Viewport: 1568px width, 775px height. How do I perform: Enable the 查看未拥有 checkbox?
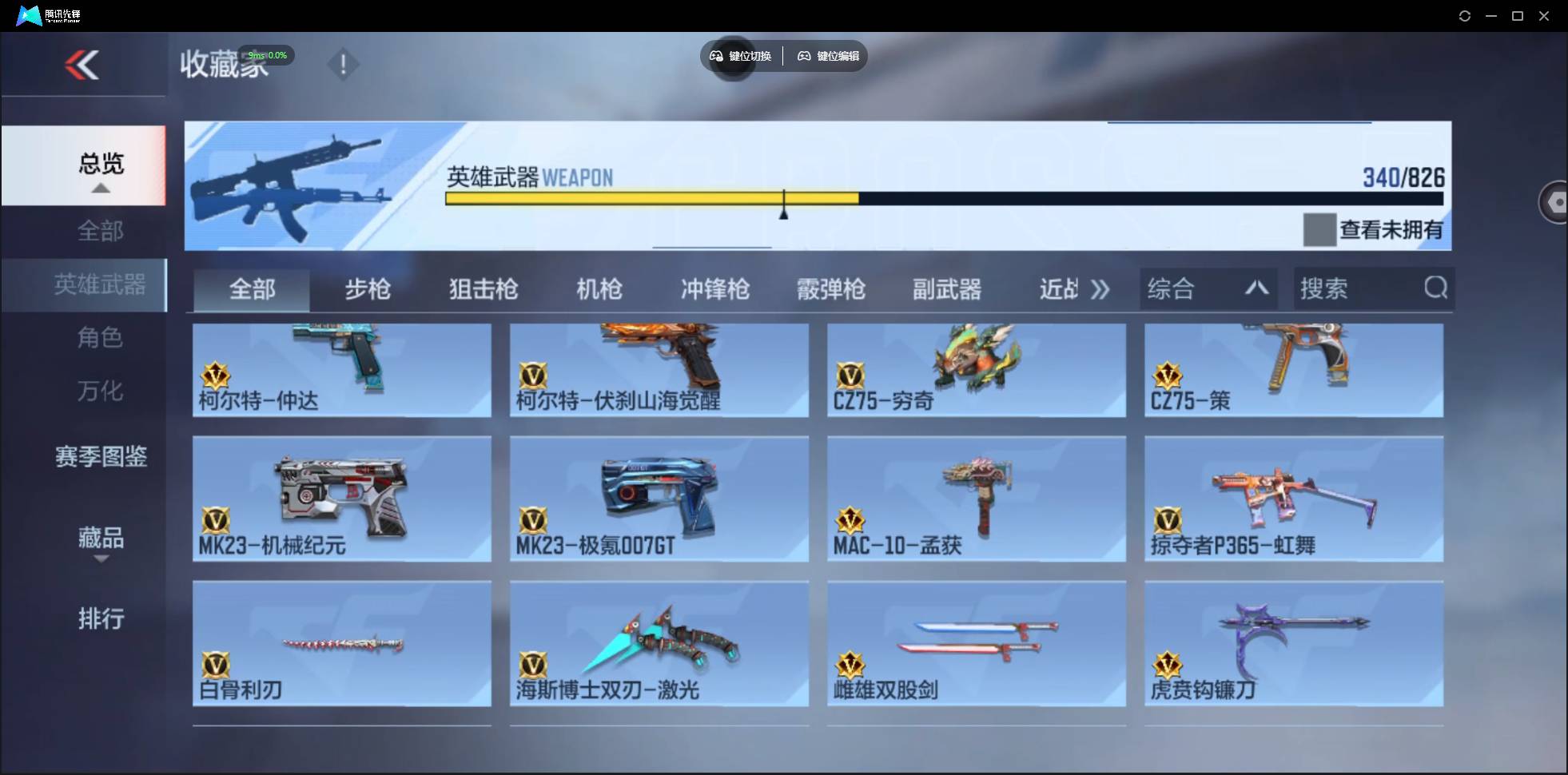(1319, 229)
